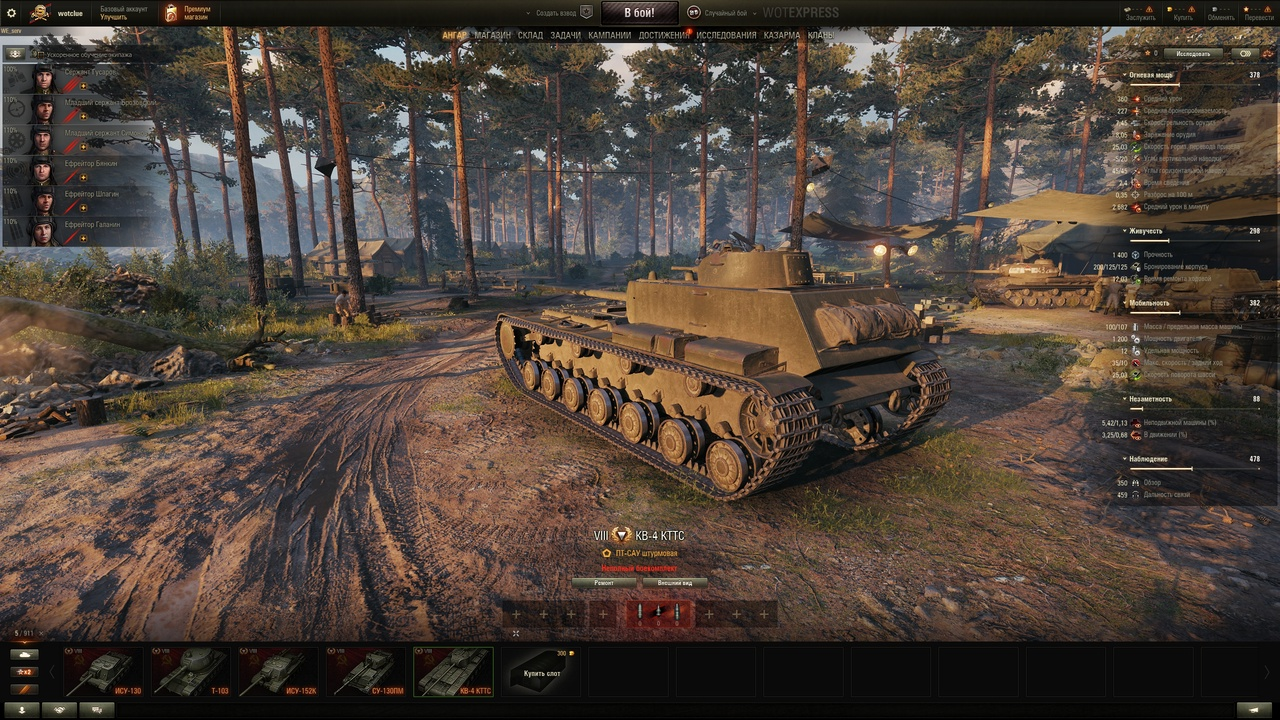Open the Внешний вид customization

(675, 582)
